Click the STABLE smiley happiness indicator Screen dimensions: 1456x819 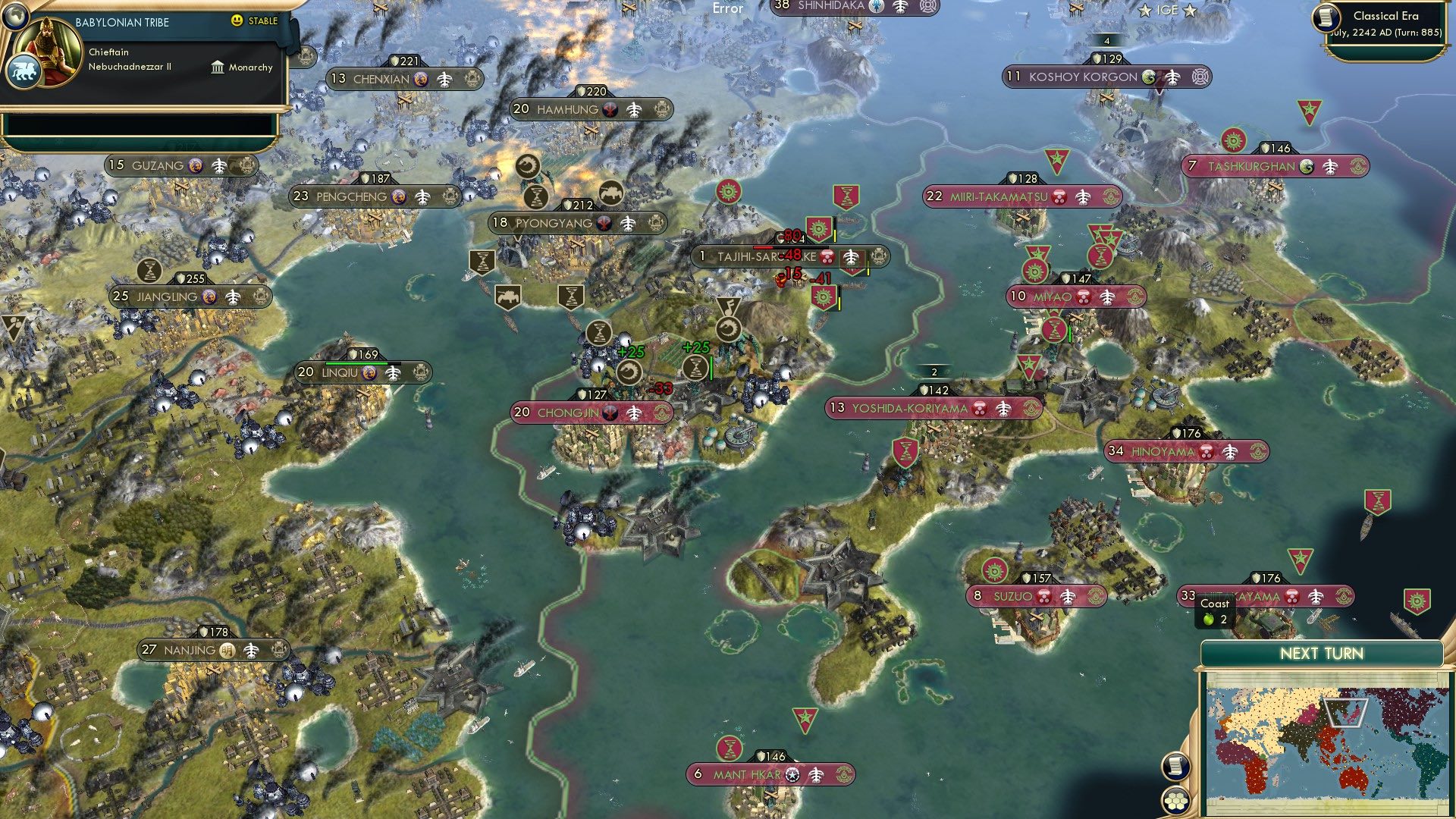(237, 21)
